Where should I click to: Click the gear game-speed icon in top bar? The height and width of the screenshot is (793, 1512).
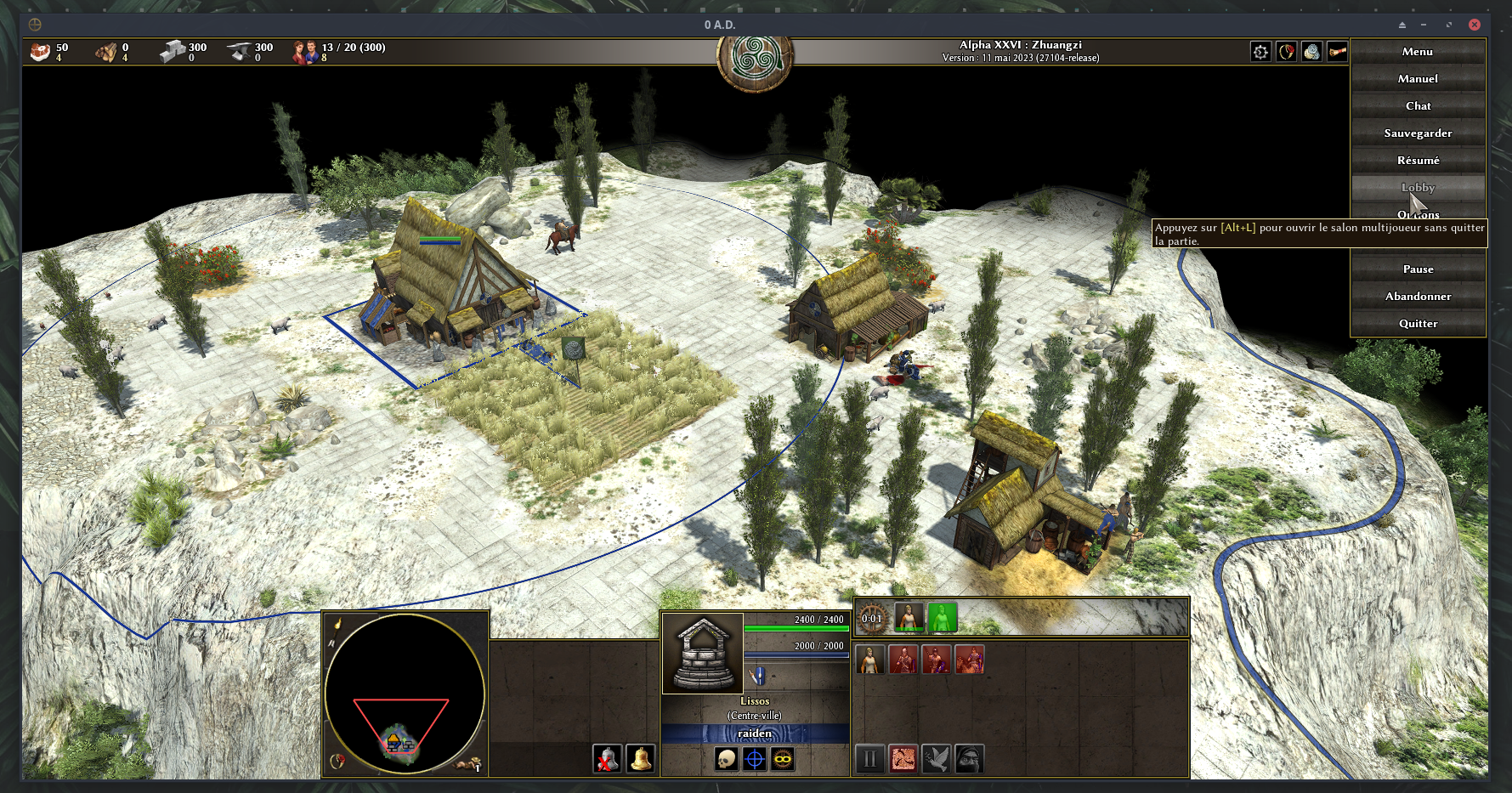(x=1260, y=52)
